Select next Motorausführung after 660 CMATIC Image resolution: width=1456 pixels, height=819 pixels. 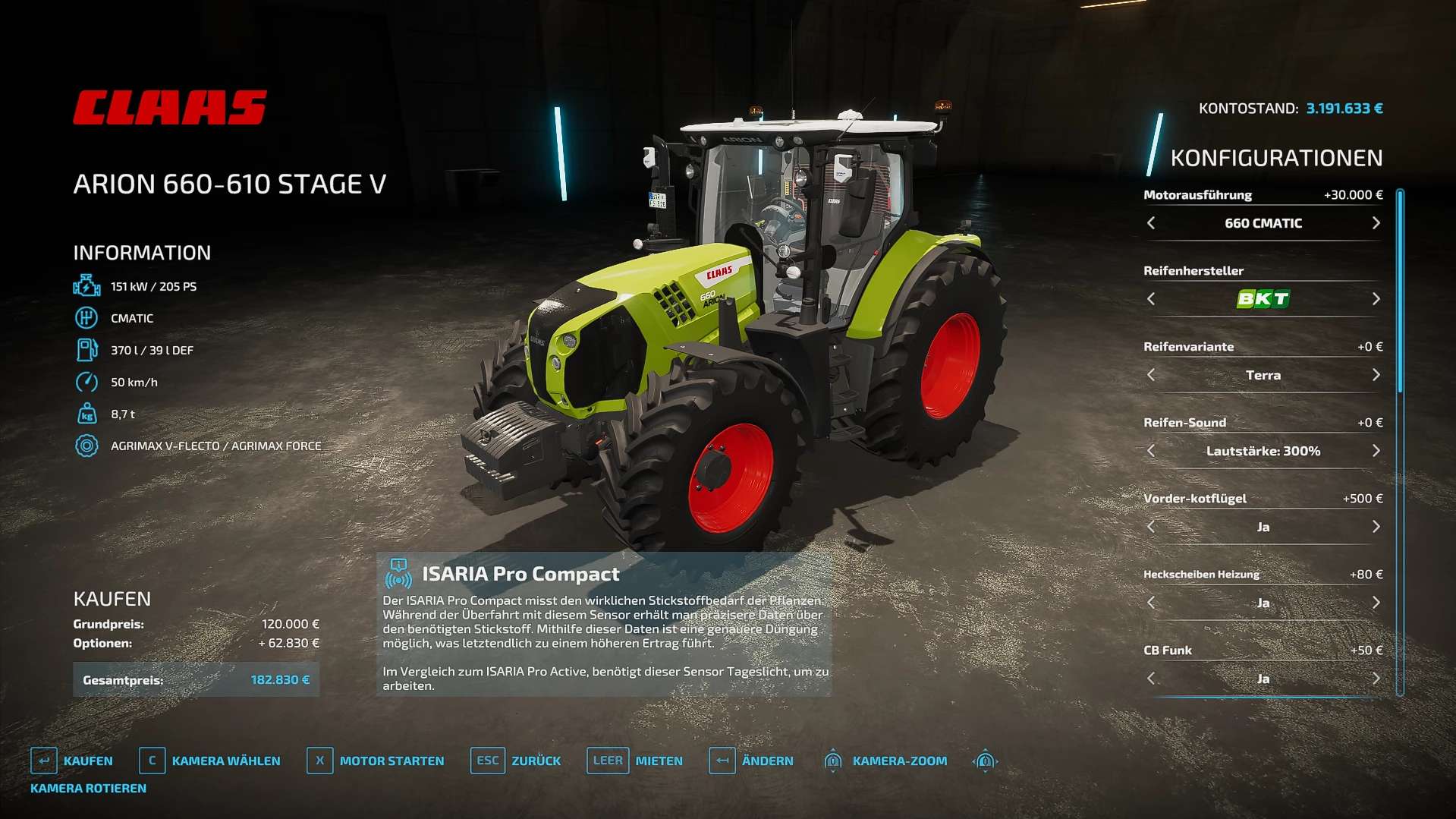tap(1376, 223)
